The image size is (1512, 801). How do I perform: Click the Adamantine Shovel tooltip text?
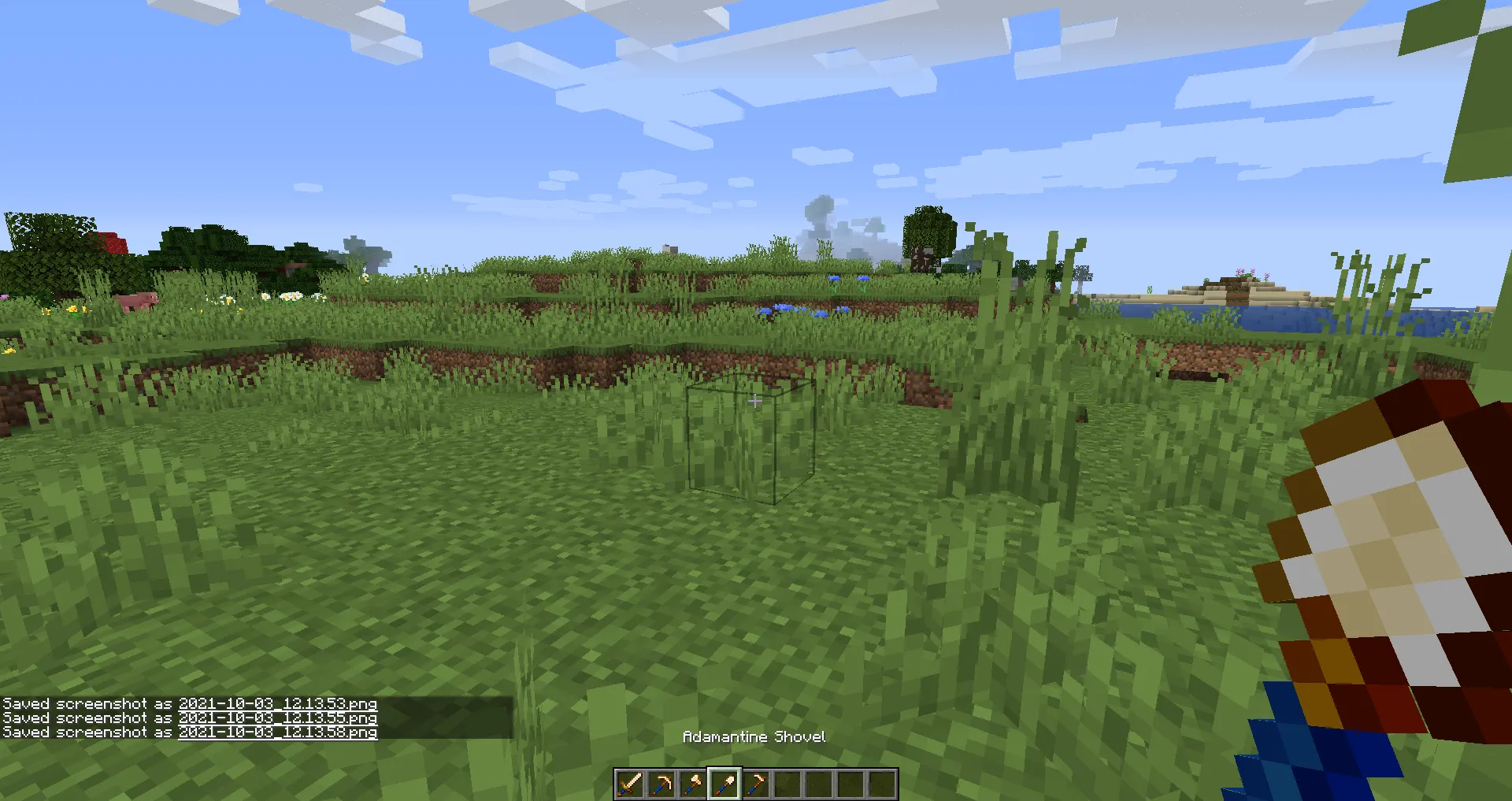(754, 736)
